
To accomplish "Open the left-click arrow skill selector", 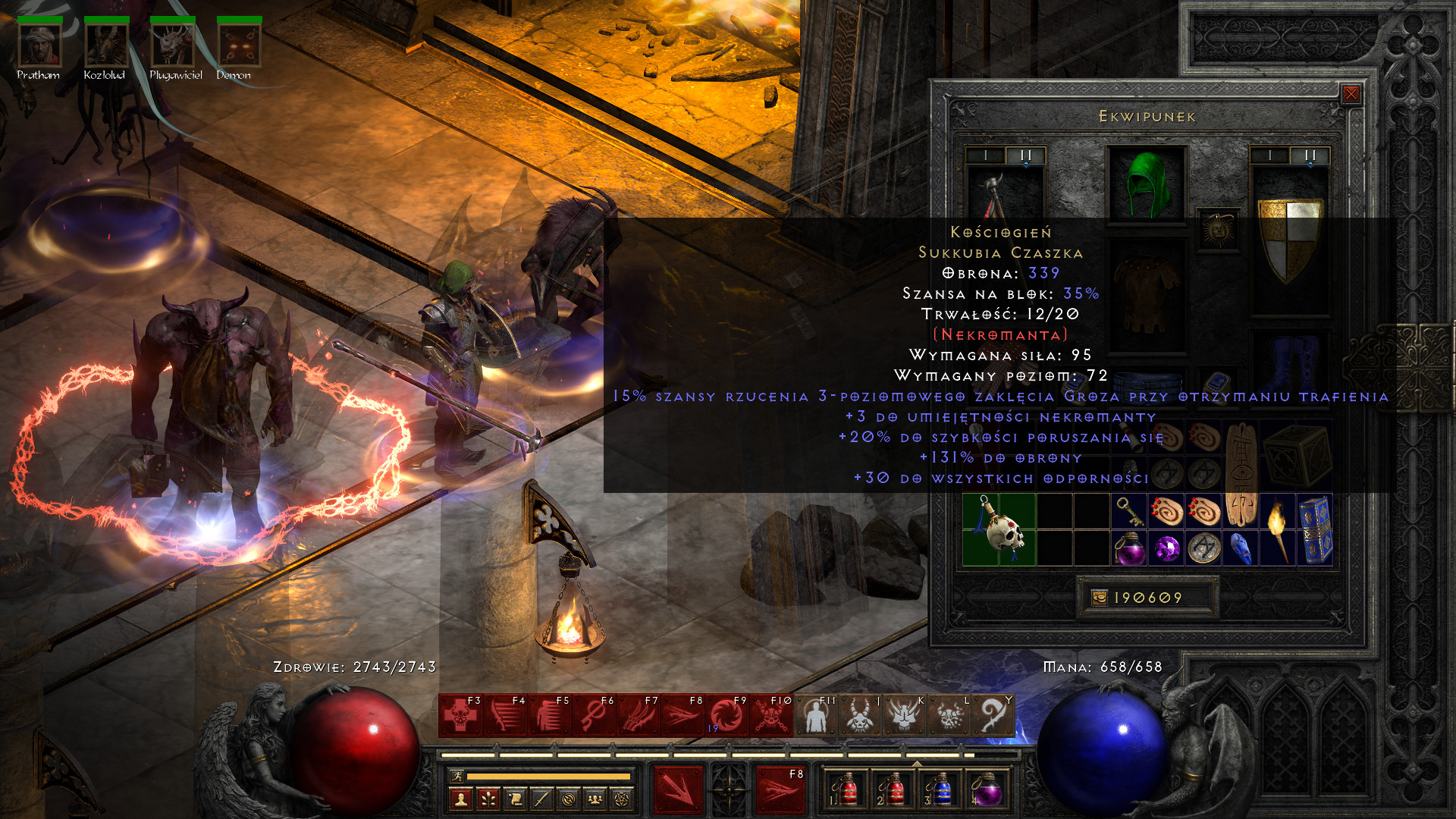I will coord(678,790).
